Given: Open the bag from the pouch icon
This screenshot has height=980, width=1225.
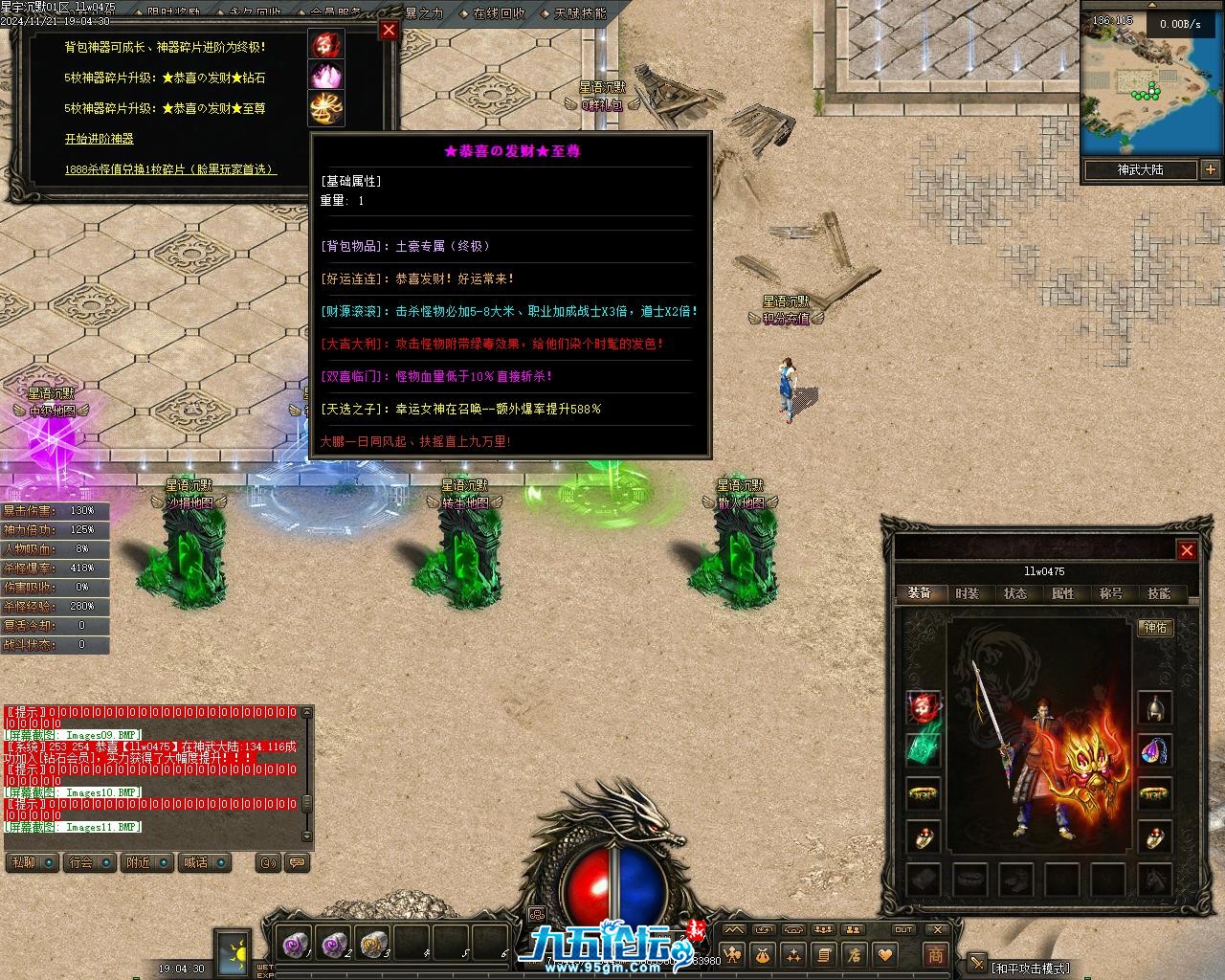Looking at the screenshot, I should click(x=763, y=954).
